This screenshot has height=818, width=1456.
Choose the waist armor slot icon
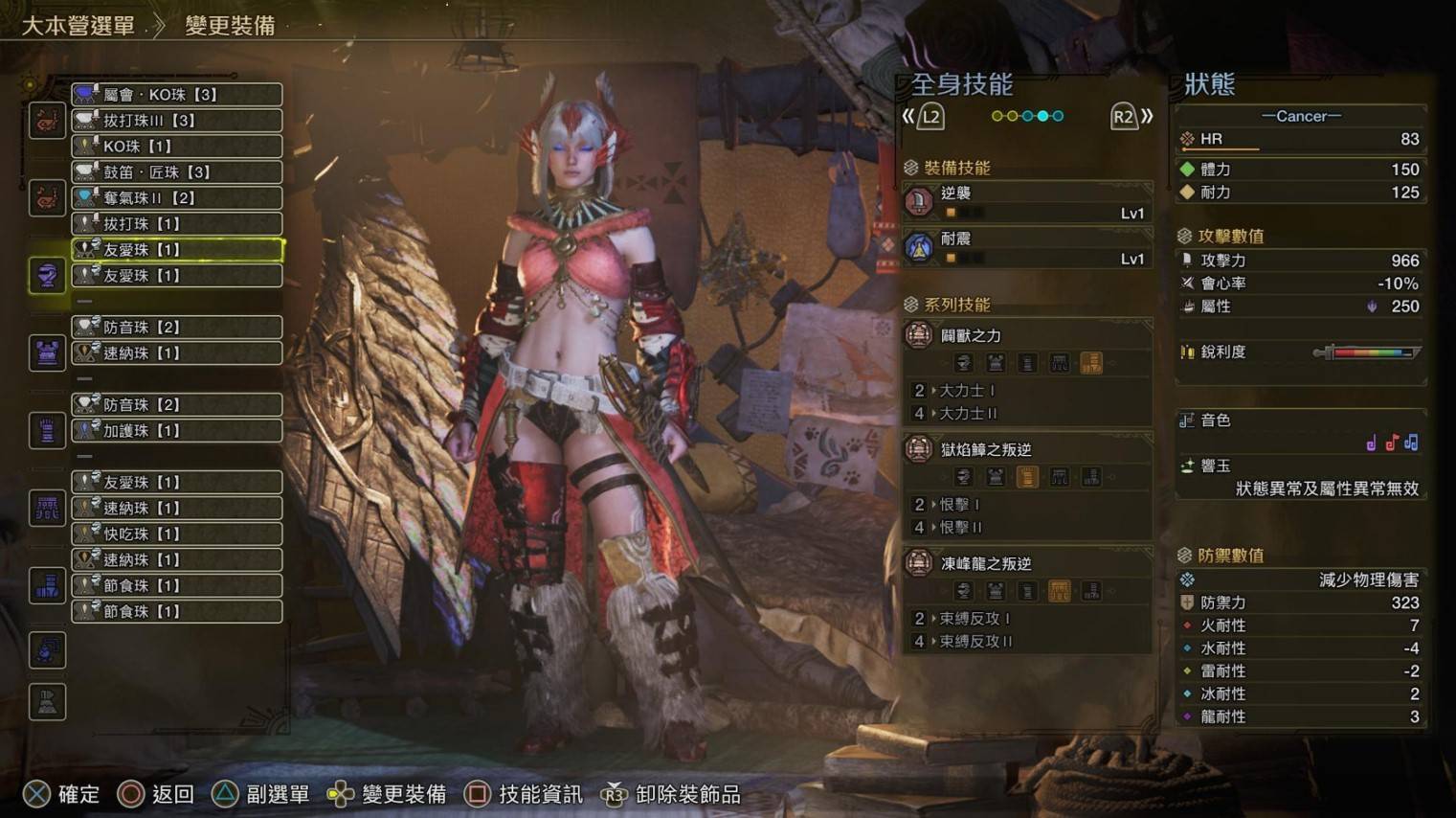(47, 509)
